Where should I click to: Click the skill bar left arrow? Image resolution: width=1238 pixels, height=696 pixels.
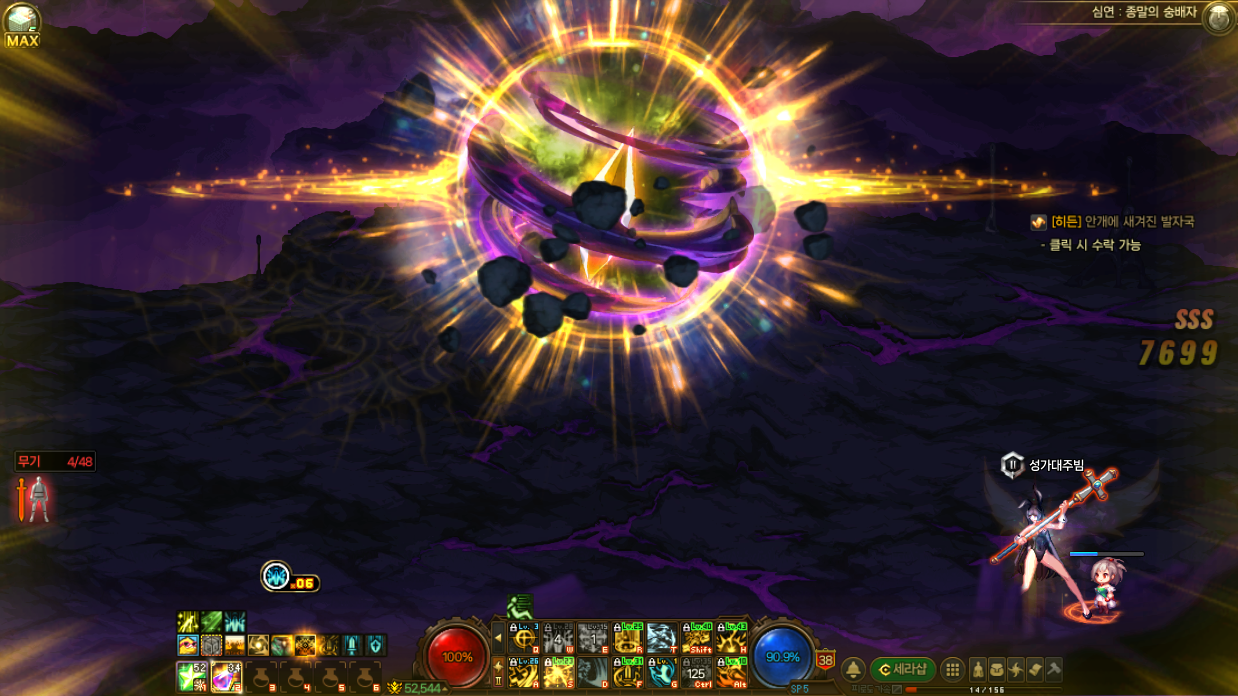(499, 637)
